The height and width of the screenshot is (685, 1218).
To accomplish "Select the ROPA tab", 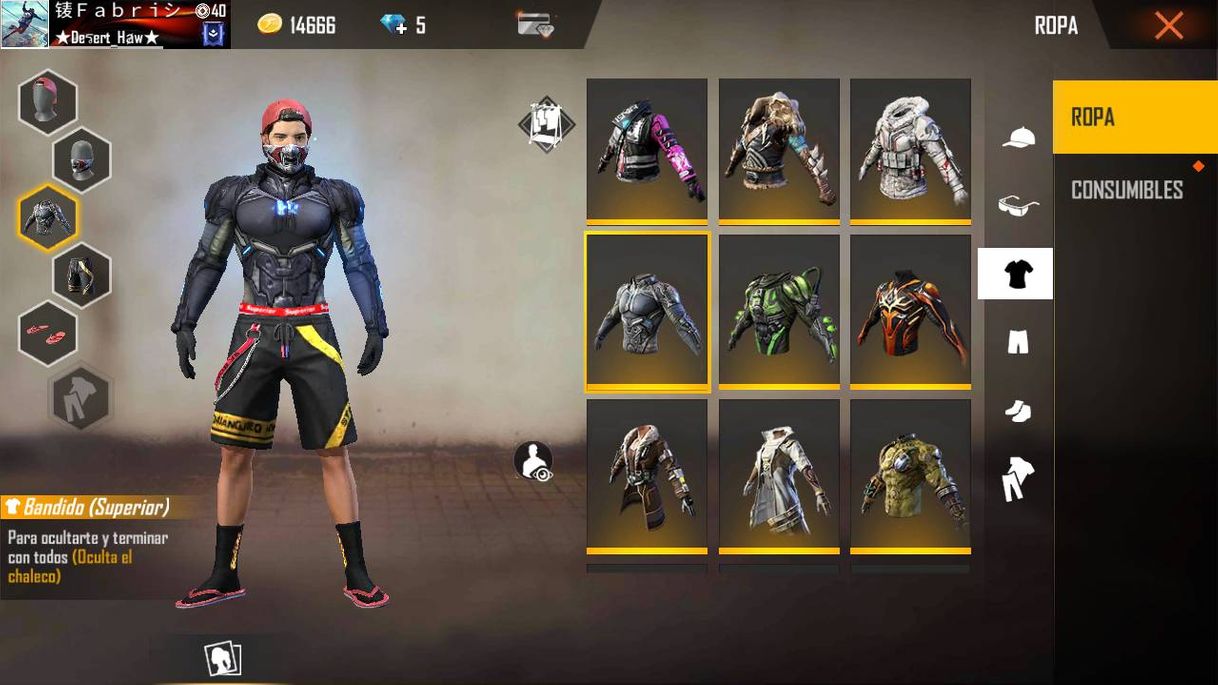I will pos(1134,117).
